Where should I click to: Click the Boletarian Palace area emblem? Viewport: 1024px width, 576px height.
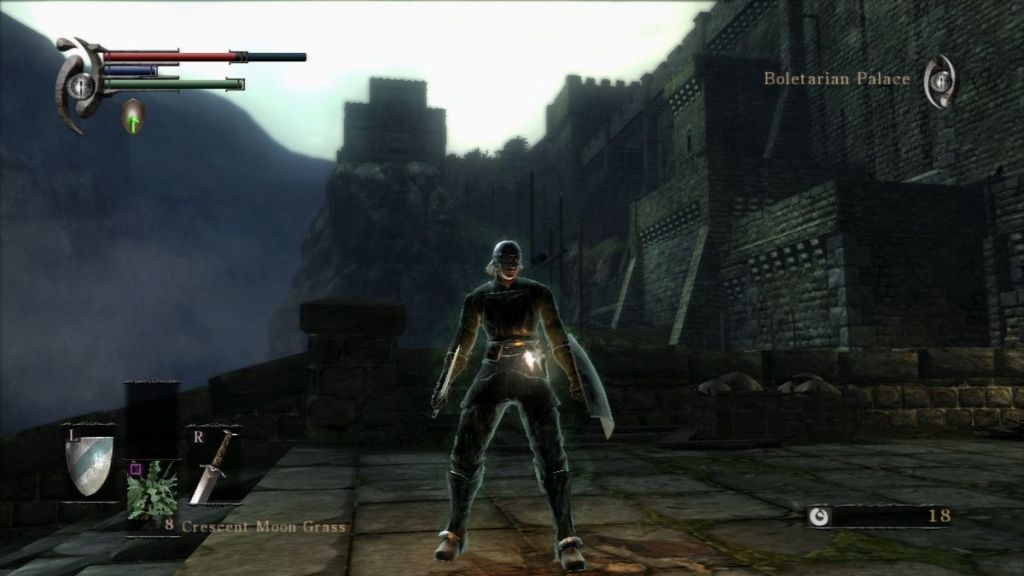(939, 82)
